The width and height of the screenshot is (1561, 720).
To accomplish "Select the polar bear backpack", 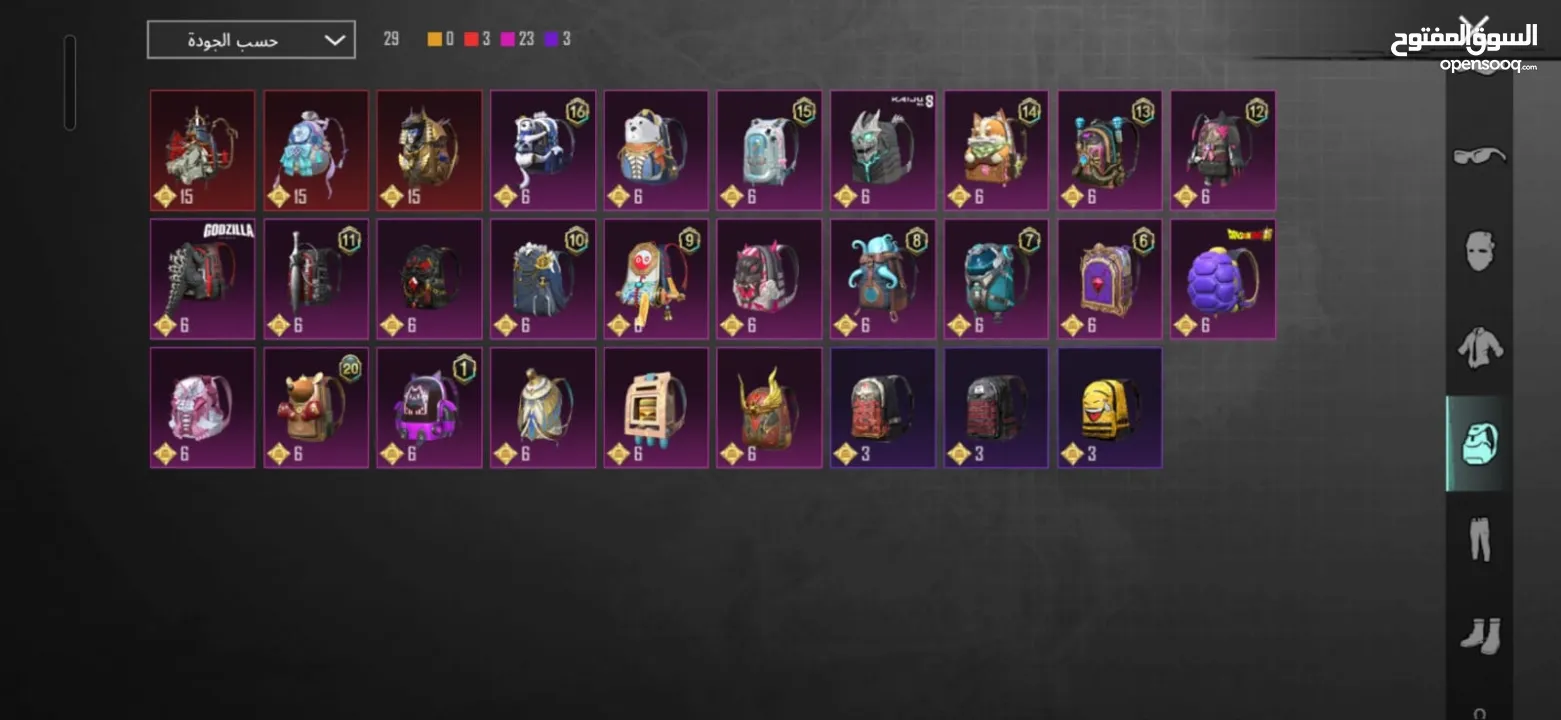I will 656,150.
